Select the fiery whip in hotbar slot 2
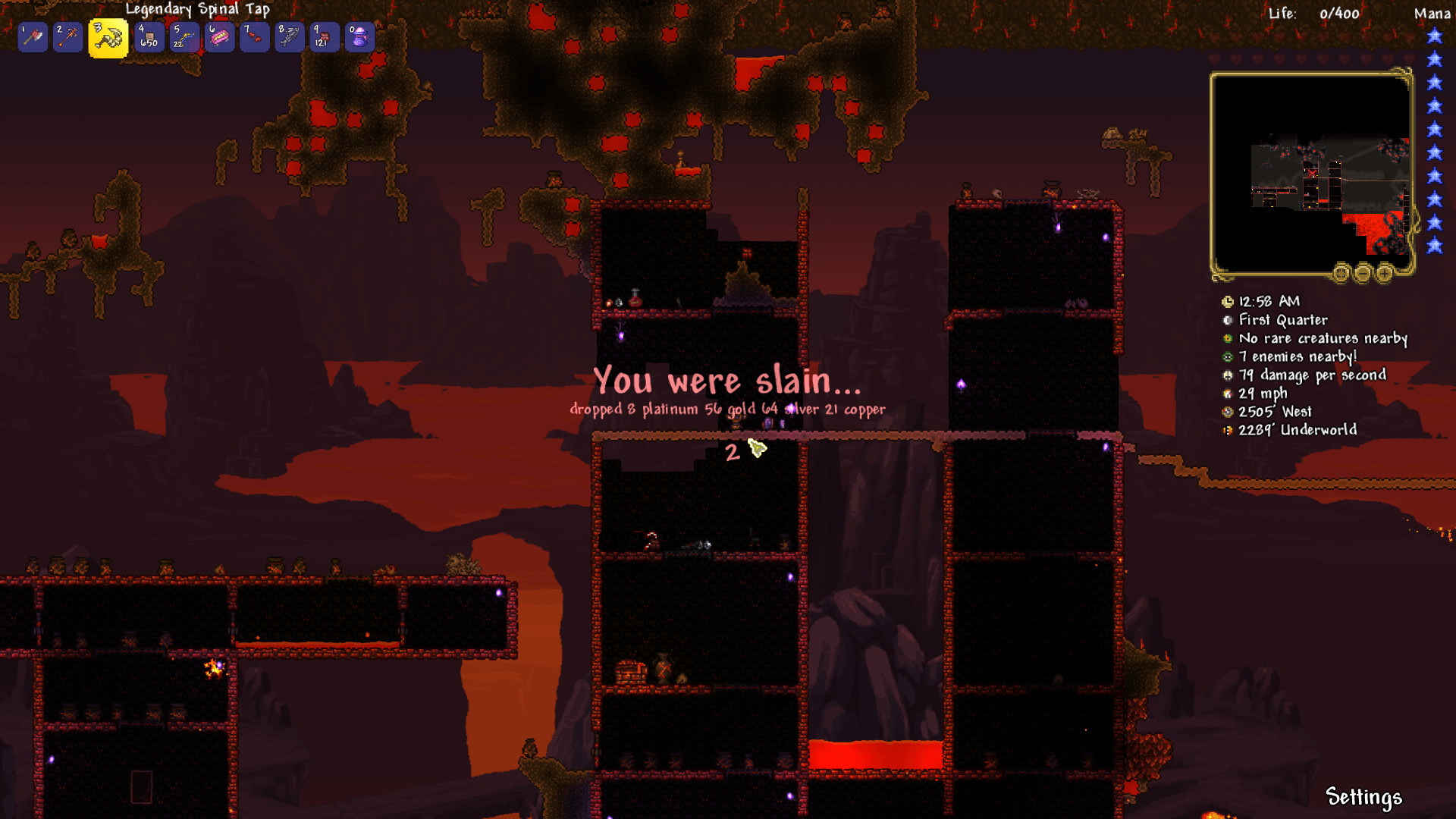 coord(67,36)
